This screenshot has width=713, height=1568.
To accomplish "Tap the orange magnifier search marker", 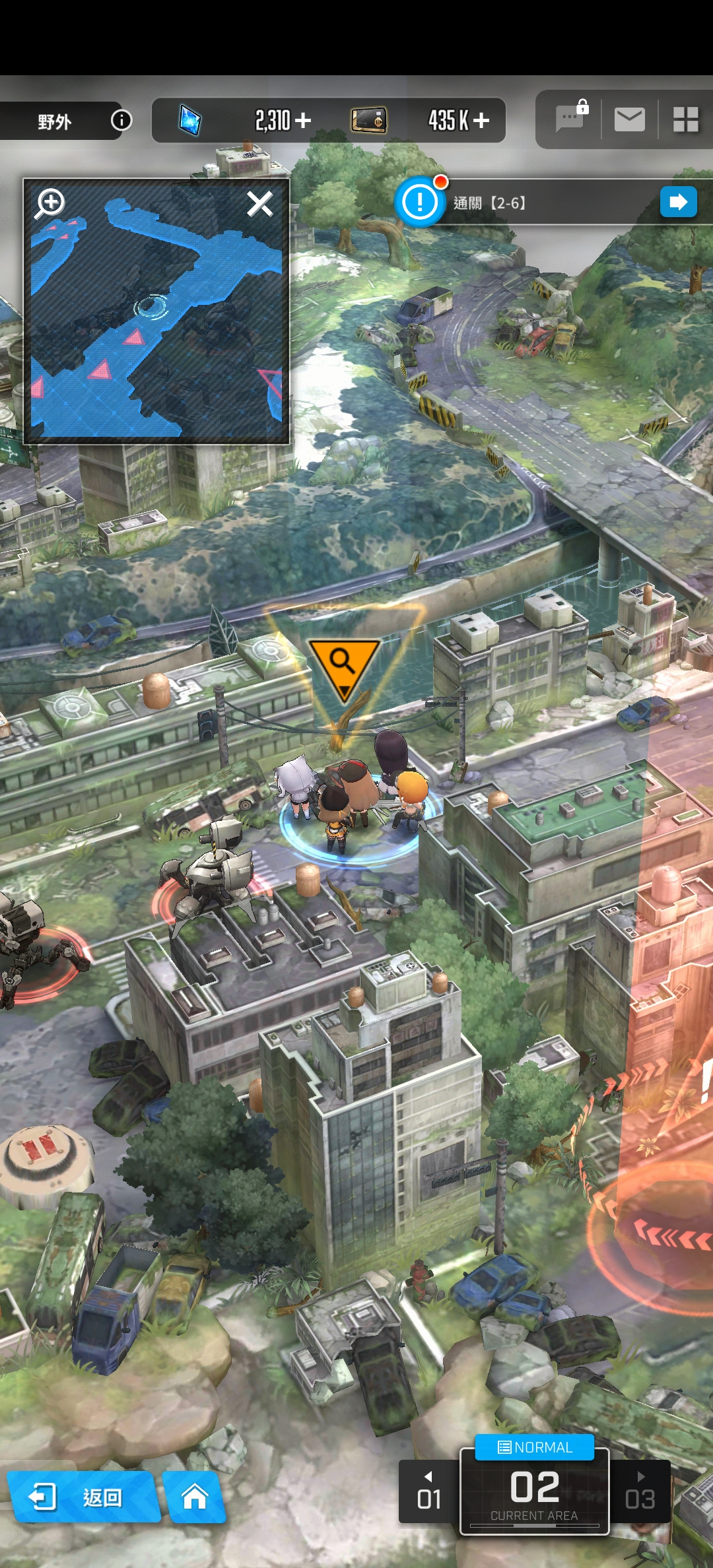I will click(343, 665).
